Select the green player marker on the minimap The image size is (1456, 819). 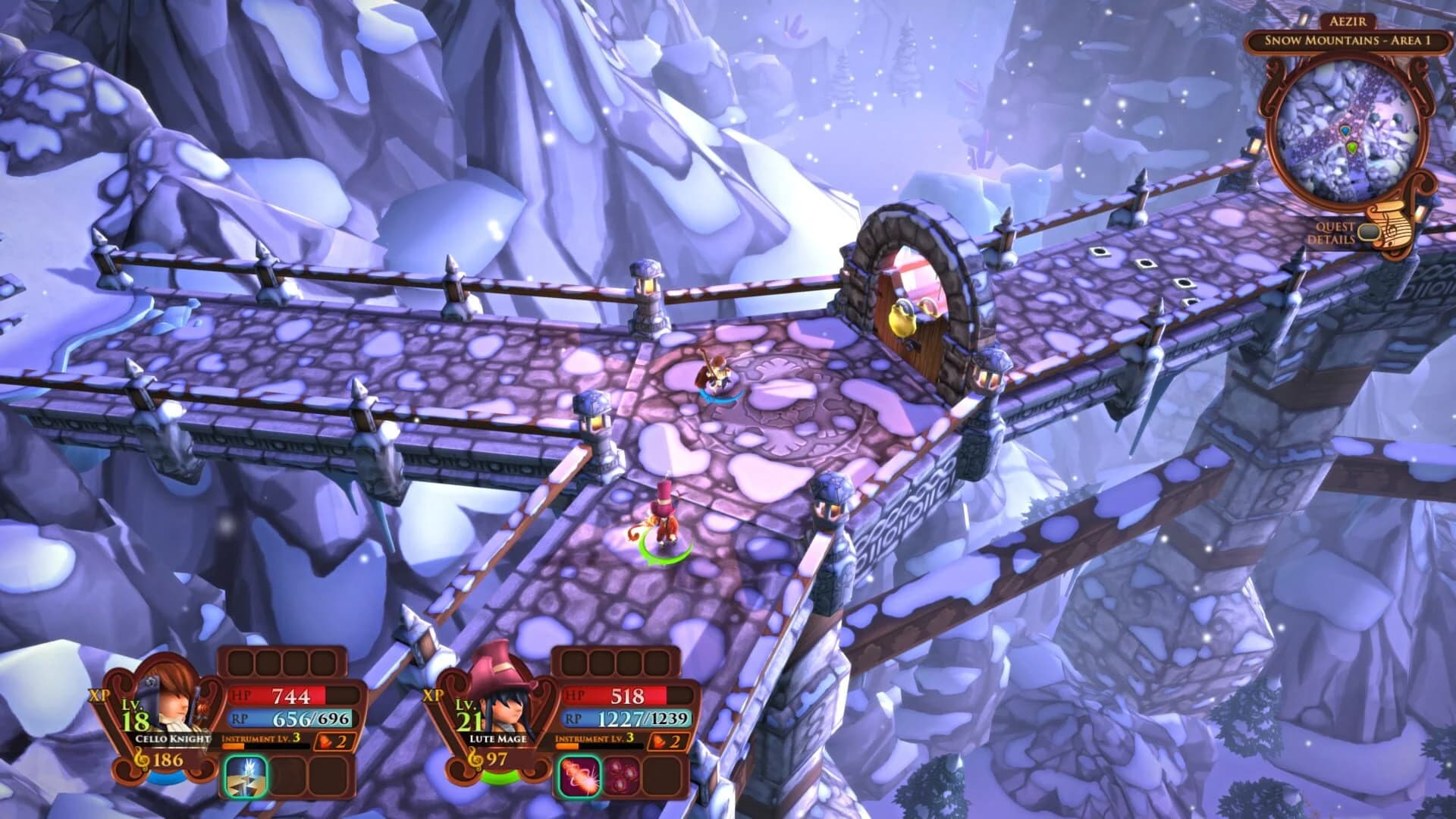tap(1353, 148)
